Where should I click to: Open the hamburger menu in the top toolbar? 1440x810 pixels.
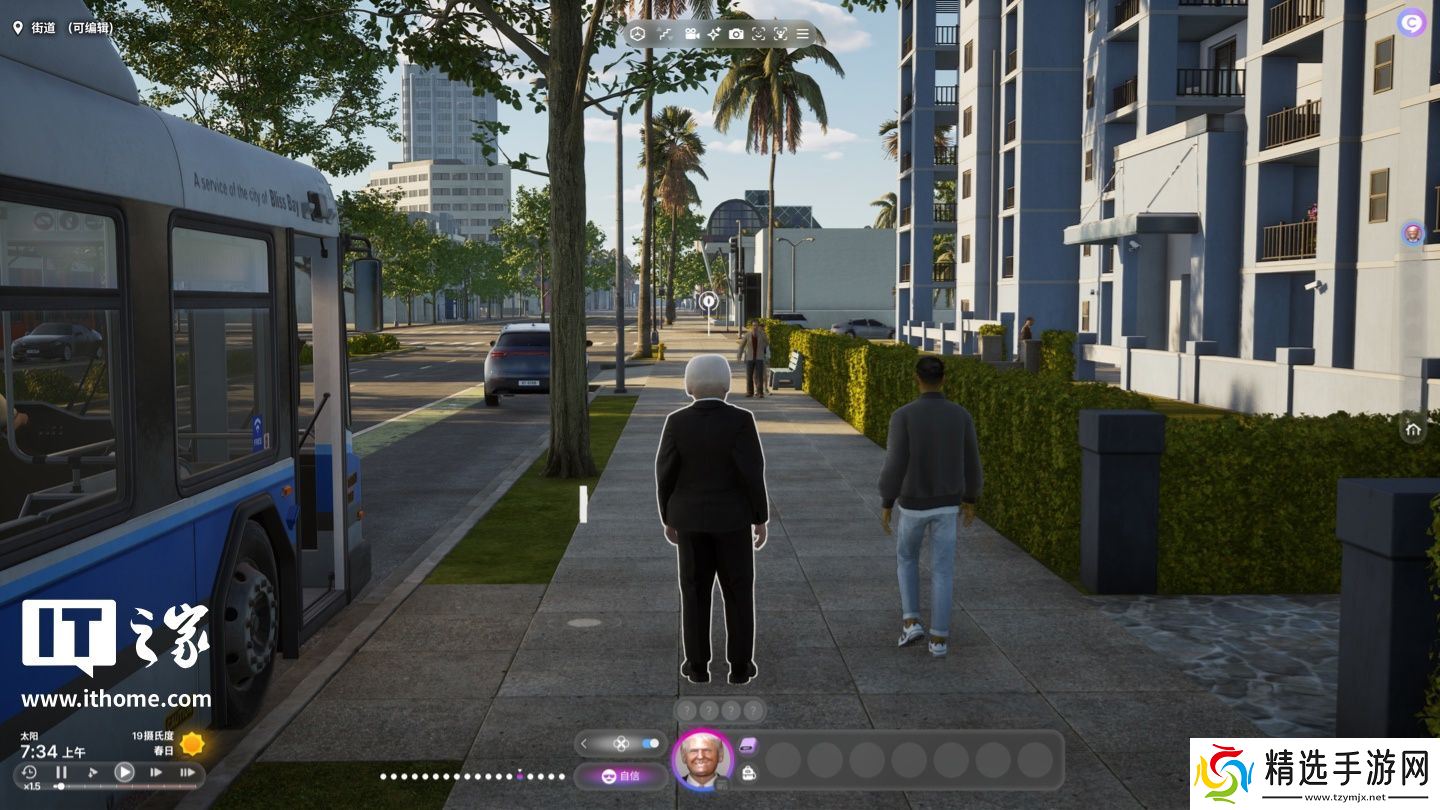click(x=802, y=34)
